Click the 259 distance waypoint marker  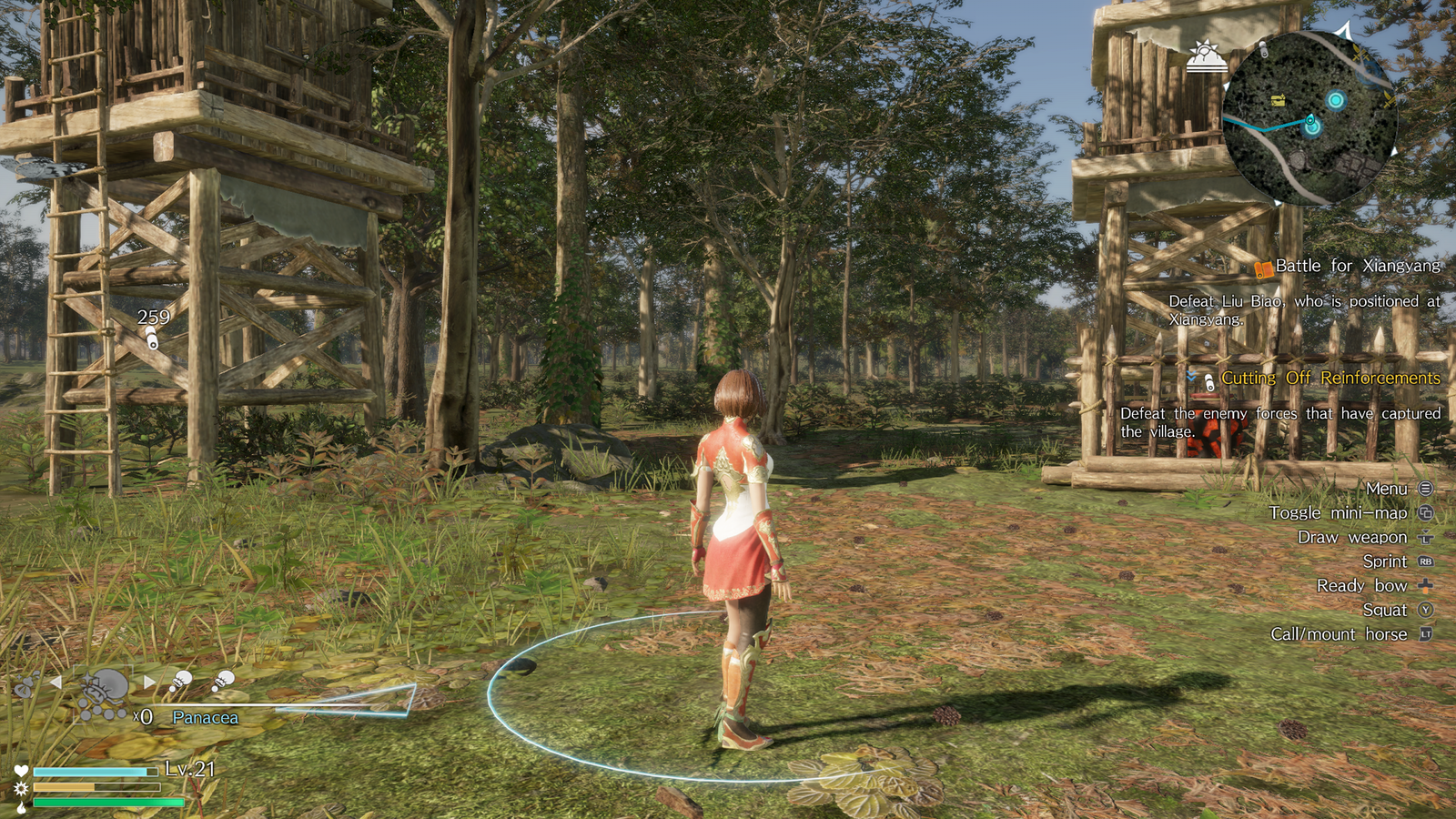pyautogui.click(x=152, y=340)
